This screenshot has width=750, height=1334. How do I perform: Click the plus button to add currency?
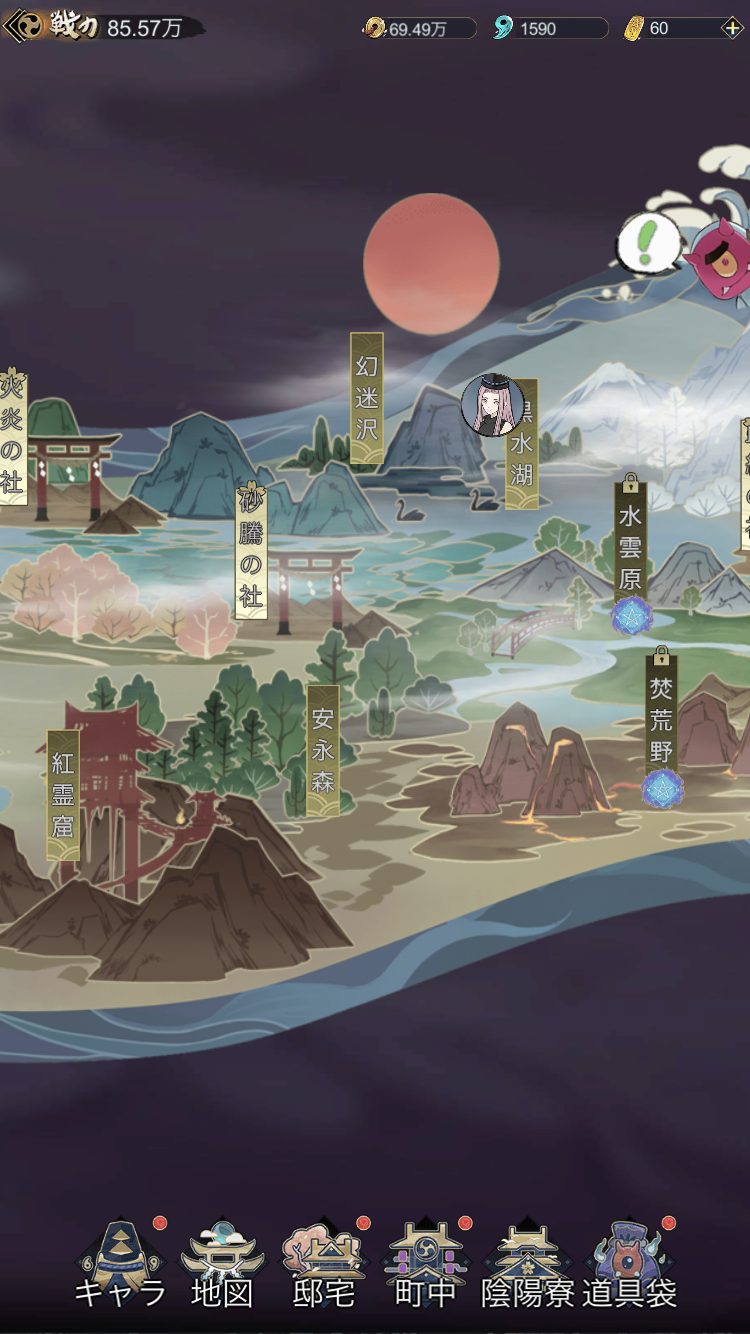(x=732, y=28)
